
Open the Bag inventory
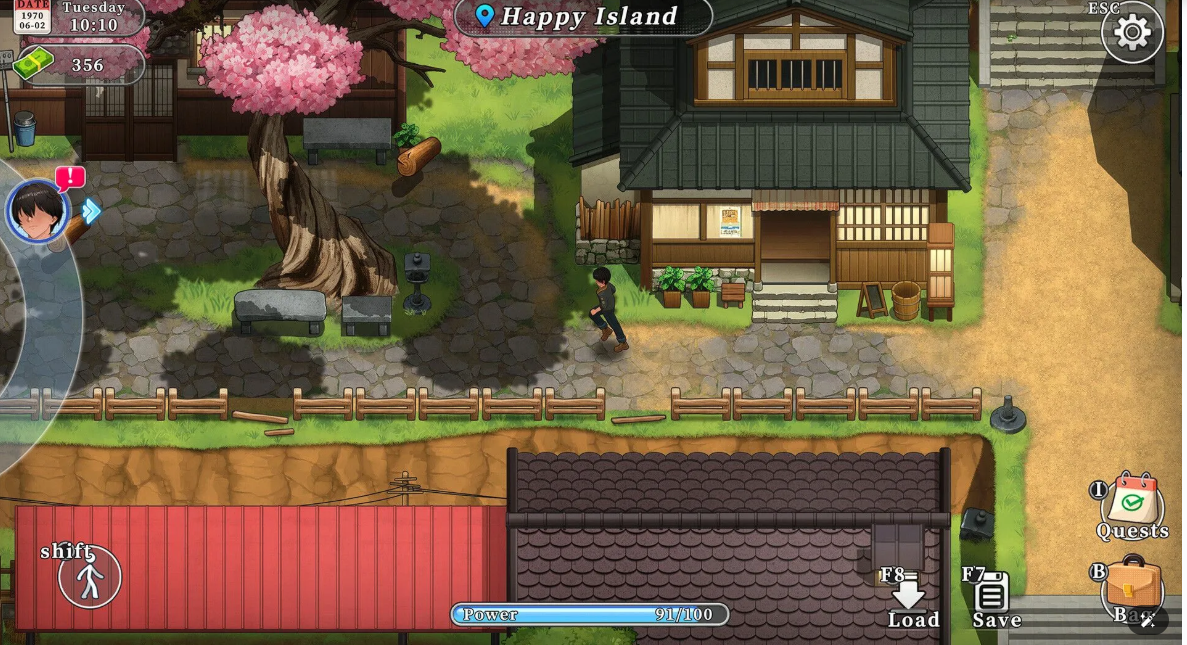[1133, 586]
